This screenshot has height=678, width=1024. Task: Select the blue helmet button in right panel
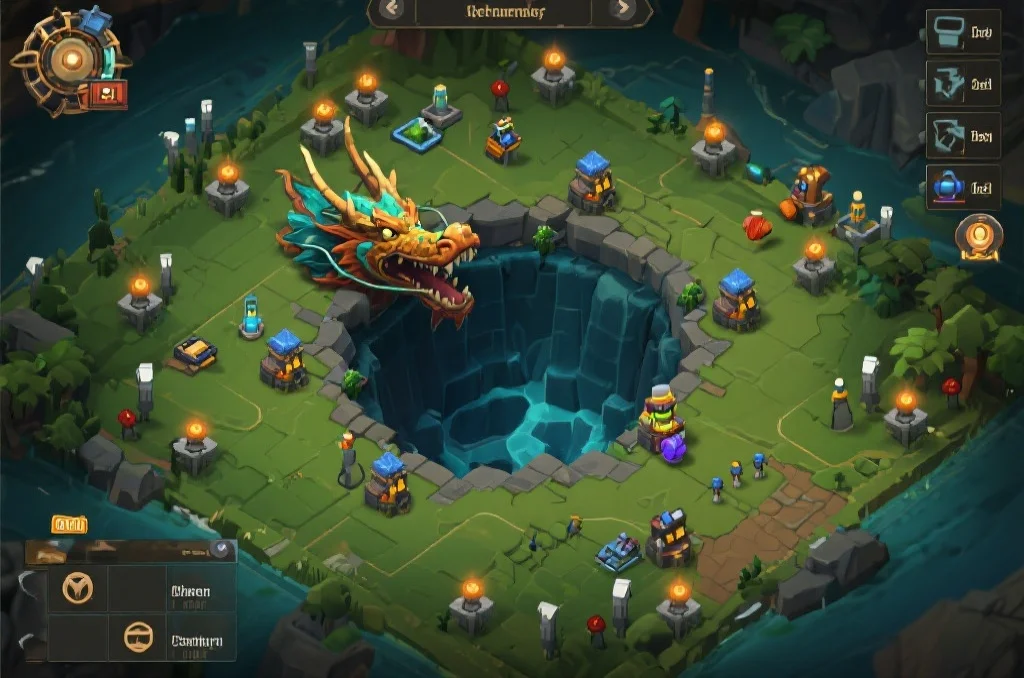click(x=962, y=187)
